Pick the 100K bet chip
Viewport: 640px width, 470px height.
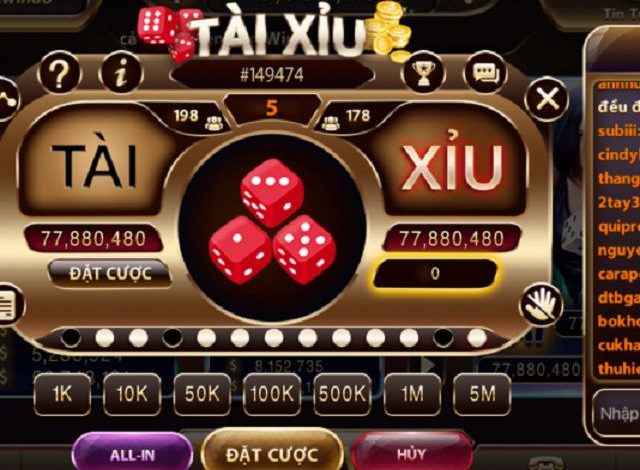(x=272, y=394)
